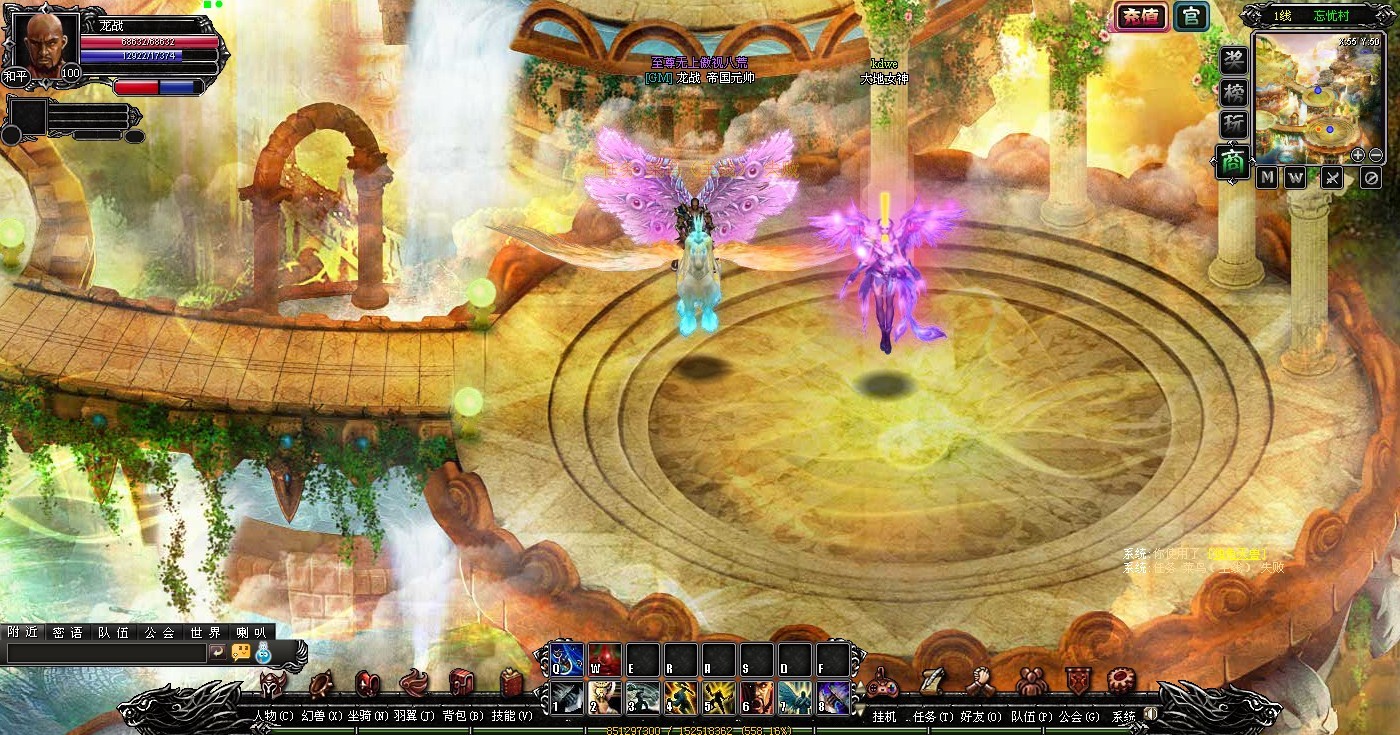This screenshot has height=735, width=1400.
Task: Open the 背包 backpack icon
Action: 461,684
